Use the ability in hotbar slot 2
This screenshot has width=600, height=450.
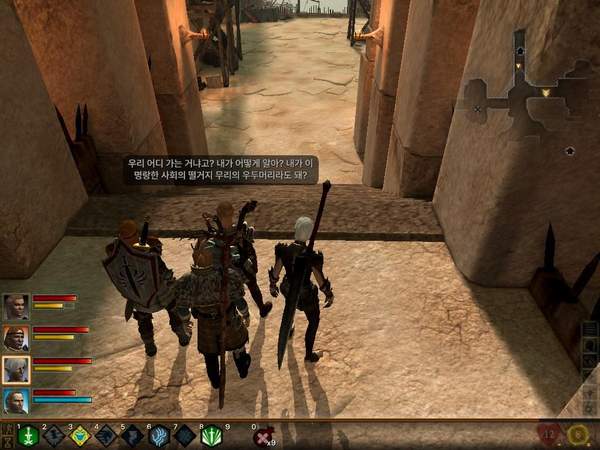coord(55,436)
